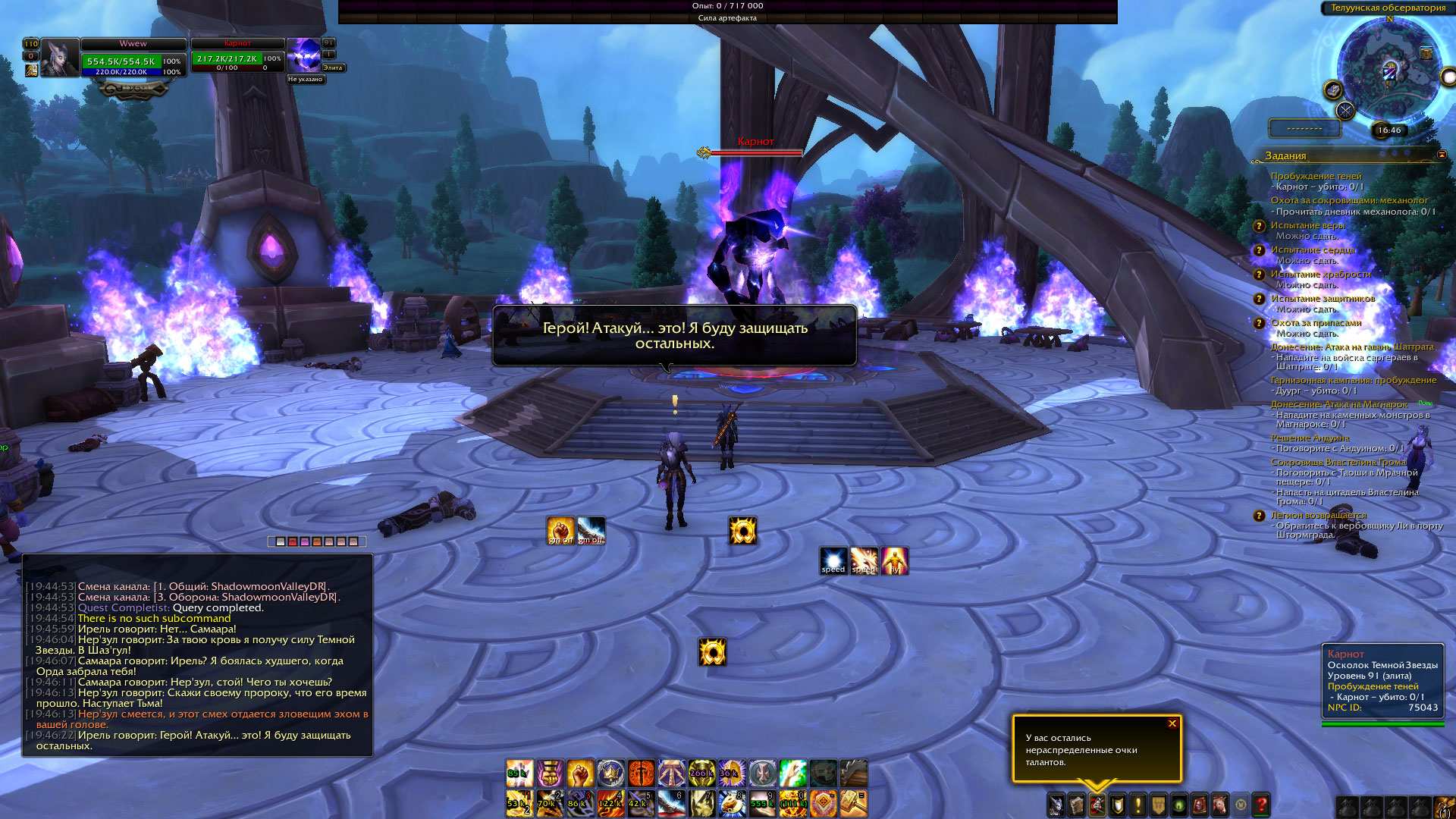This screenshot has height=819, width=1456.
Task: Open the "Пробуждение теней" quest in tracker
Action: (1316, 176)
